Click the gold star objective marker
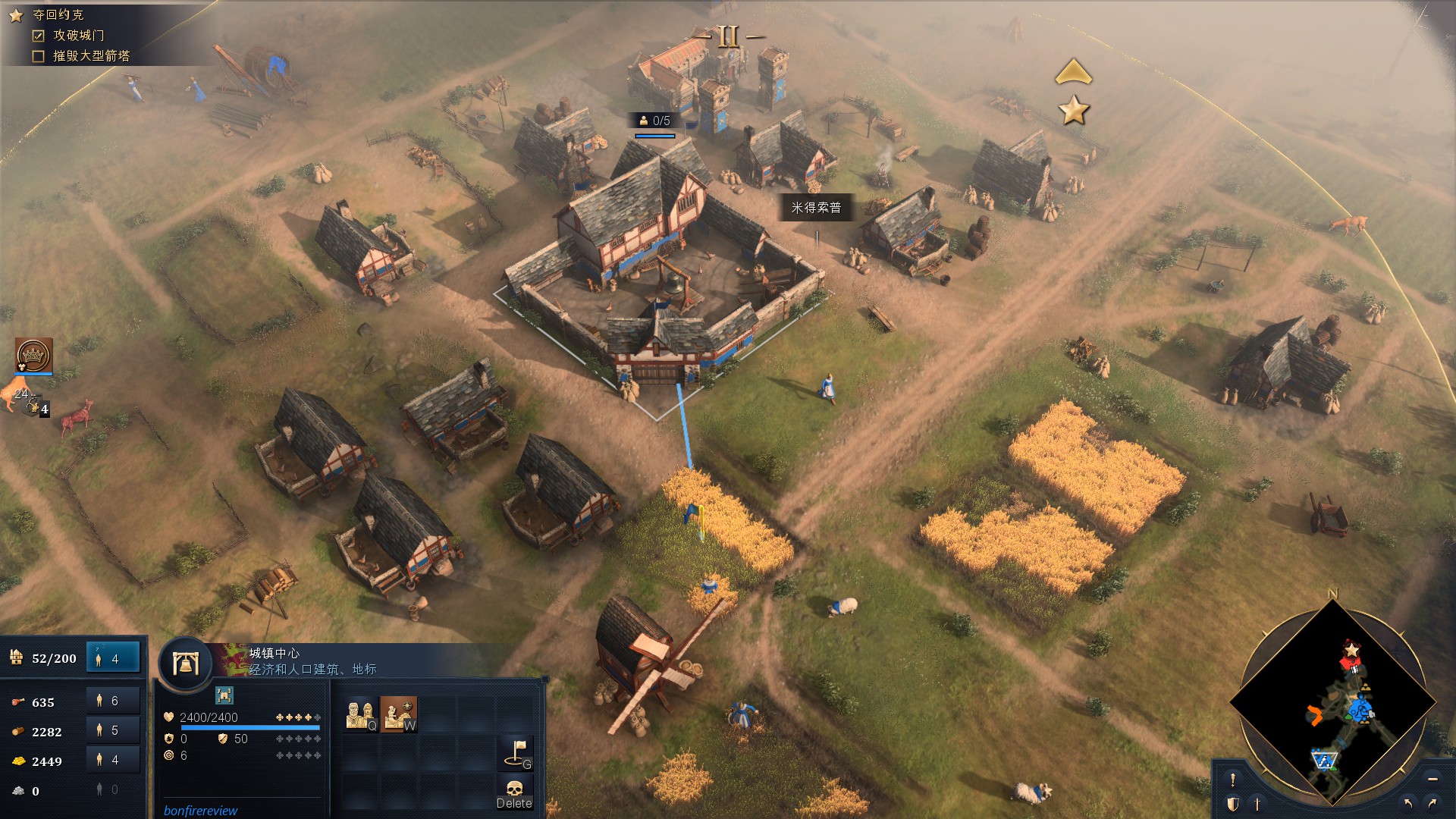Image resolution: width=1456 pixels, height=819 pixels. tap(1074, 111)
